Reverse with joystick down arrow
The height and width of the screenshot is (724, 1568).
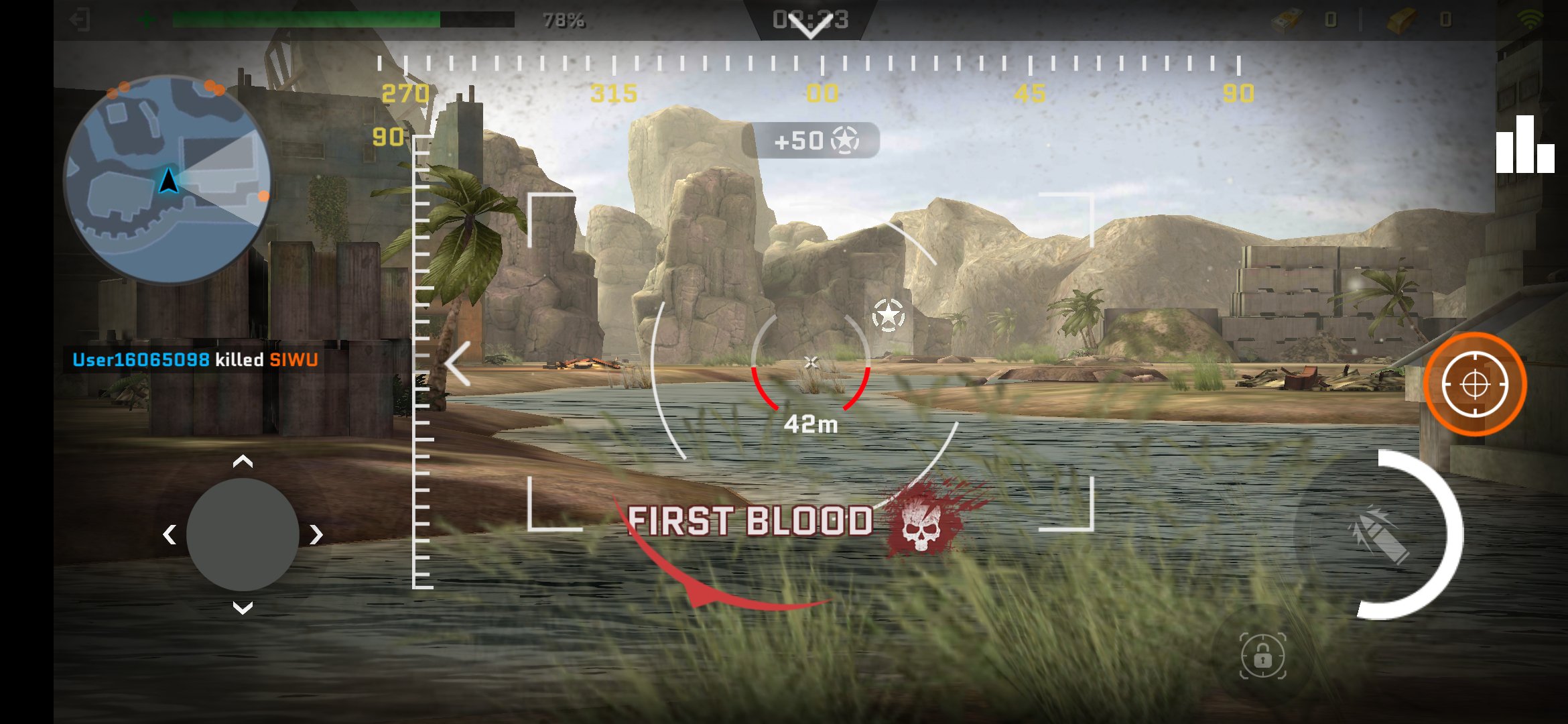pyautogui.click(x=243, y=608)
